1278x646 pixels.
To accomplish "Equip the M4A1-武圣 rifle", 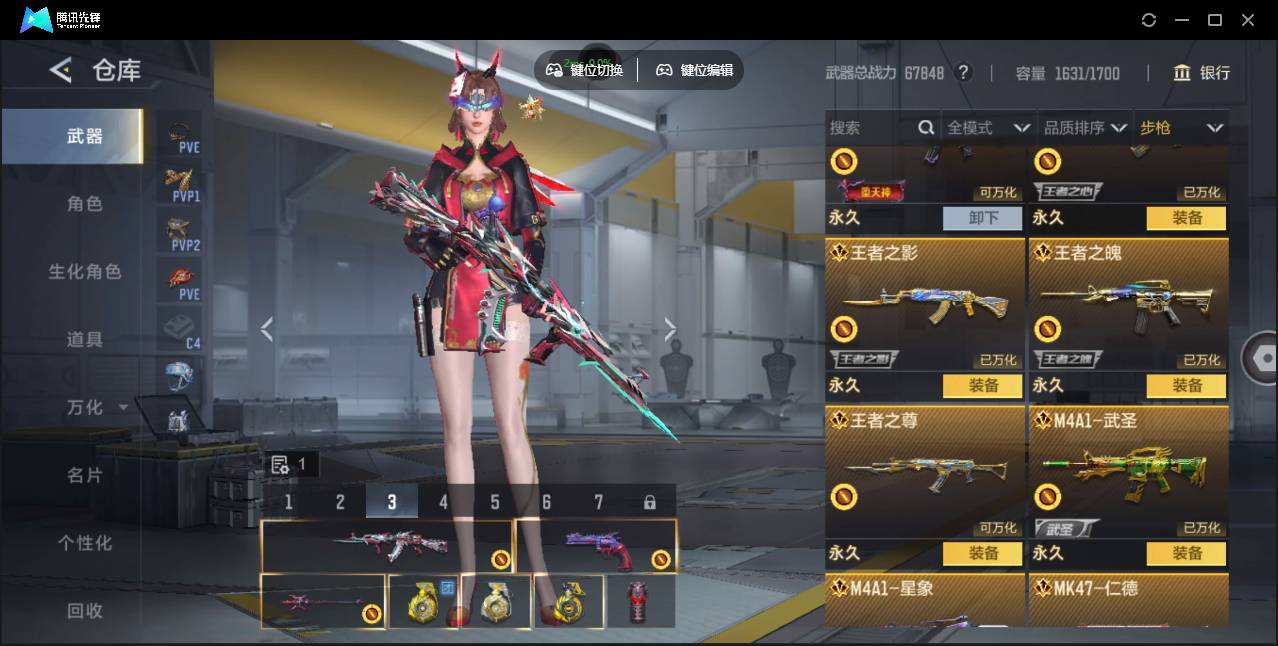I will coord(1186,553).
